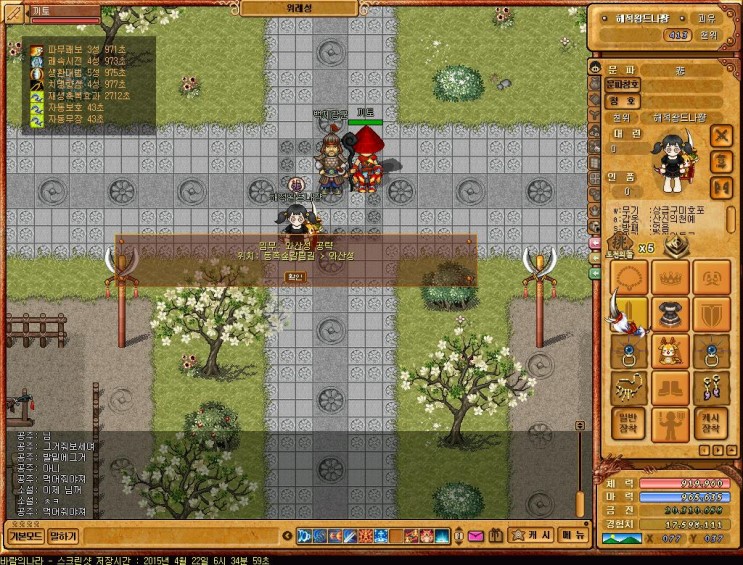Image resolution: width=743 pixels, height=565 pixels.
Task: Select the boots equipment slot
Action: [669, 388]
